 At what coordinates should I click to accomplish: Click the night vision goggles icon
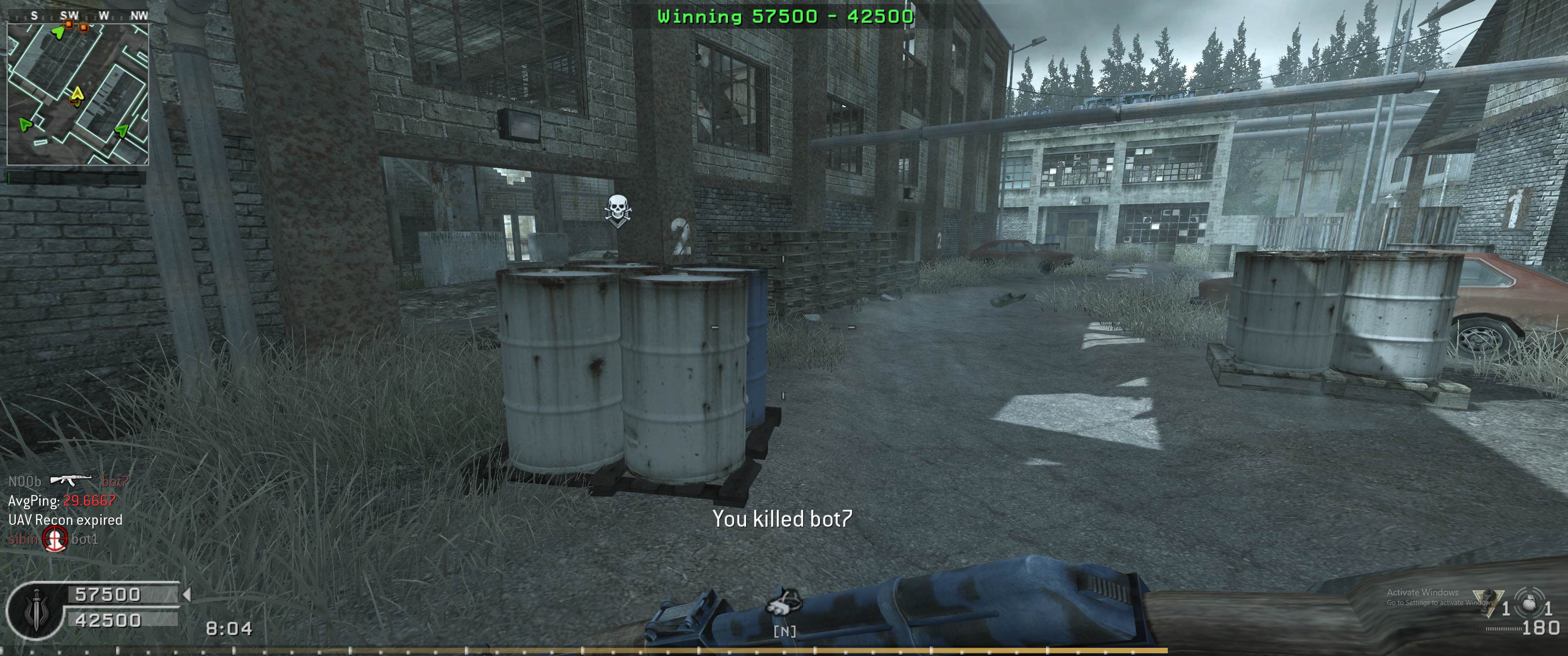(784, 602)
